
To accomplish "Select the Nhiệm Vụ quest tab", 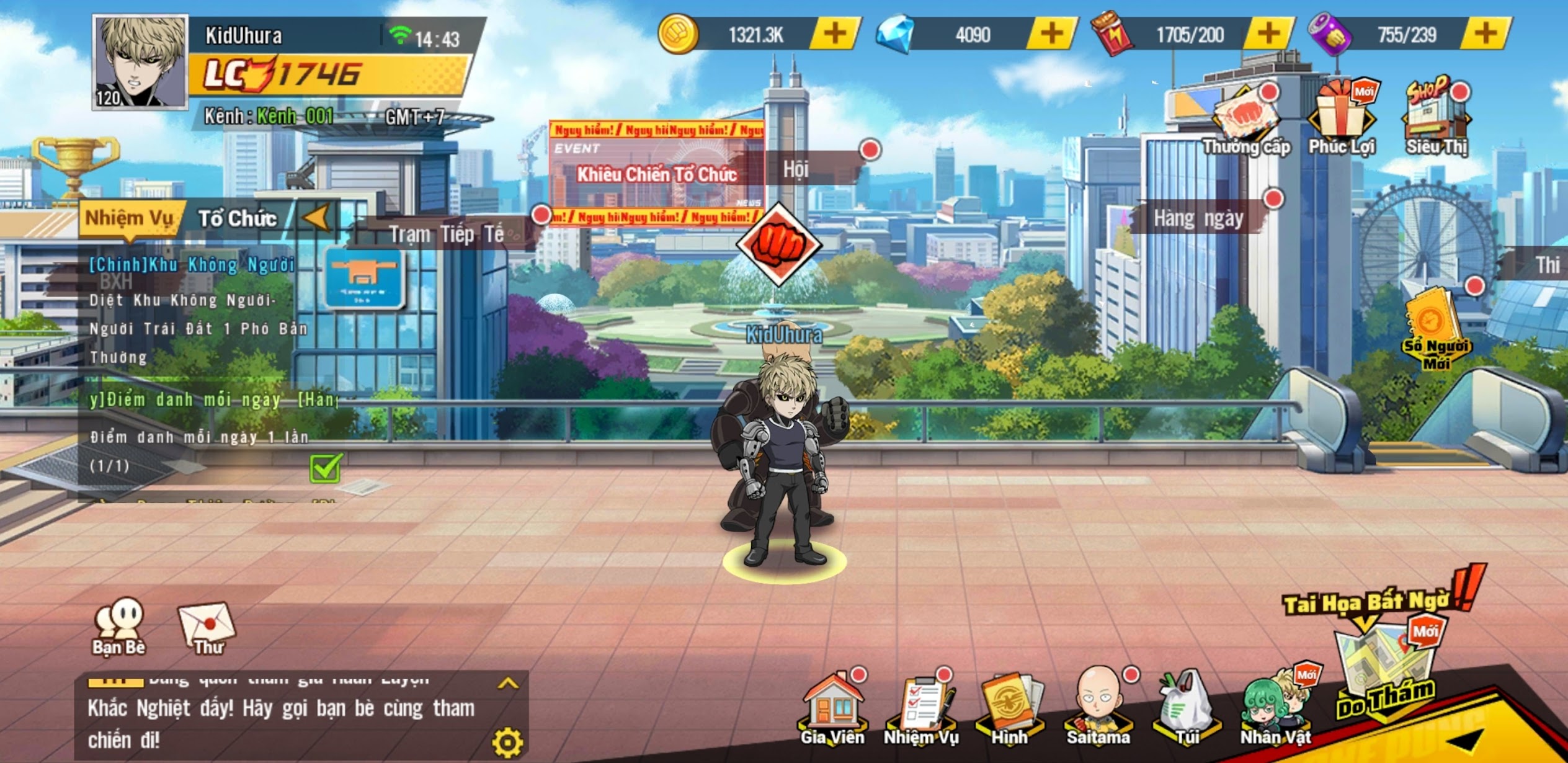I will (129, 219).
